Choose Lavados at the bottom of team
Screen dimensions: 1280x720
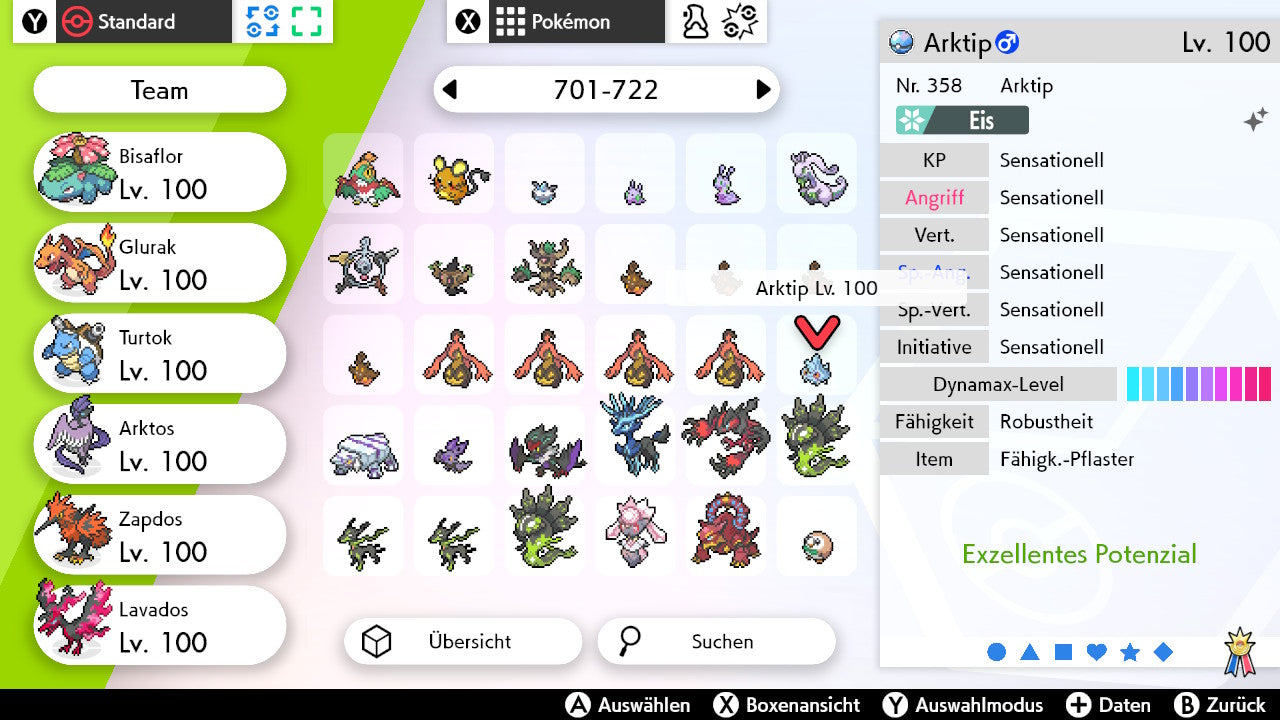[160, 626]
